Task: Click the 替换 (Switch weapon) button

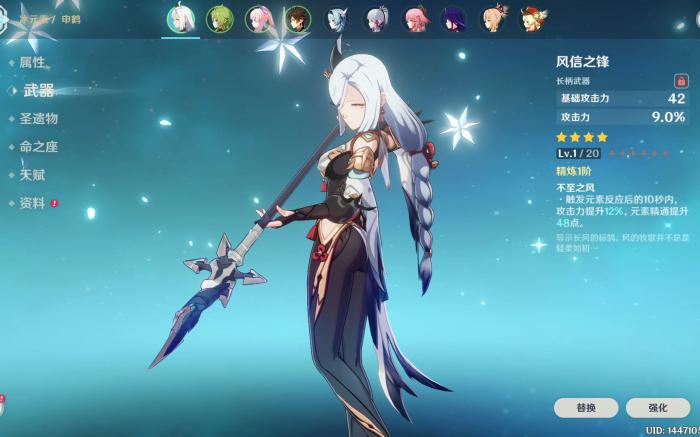Action: [x=586, y=408]
